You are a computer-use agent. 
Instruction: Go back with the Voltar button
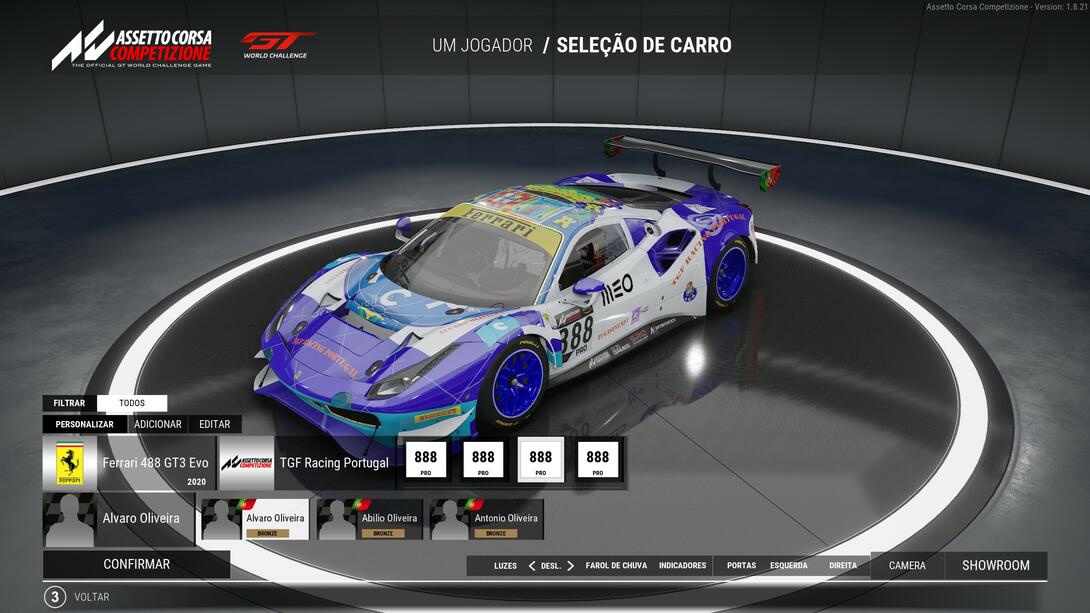[x=91, y=597]
